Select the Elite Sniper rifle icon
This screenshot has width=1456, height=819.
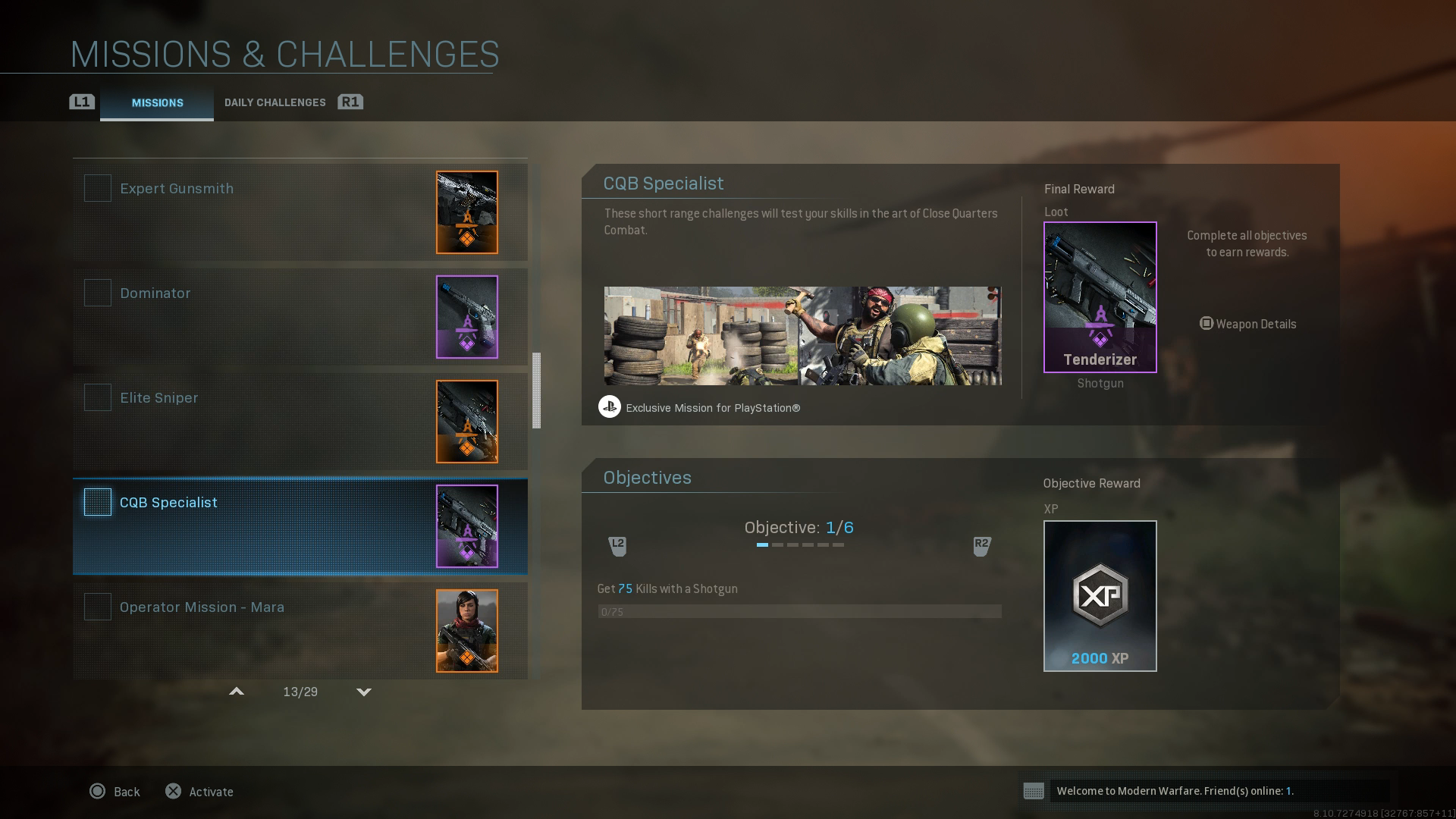coord(467,422)
